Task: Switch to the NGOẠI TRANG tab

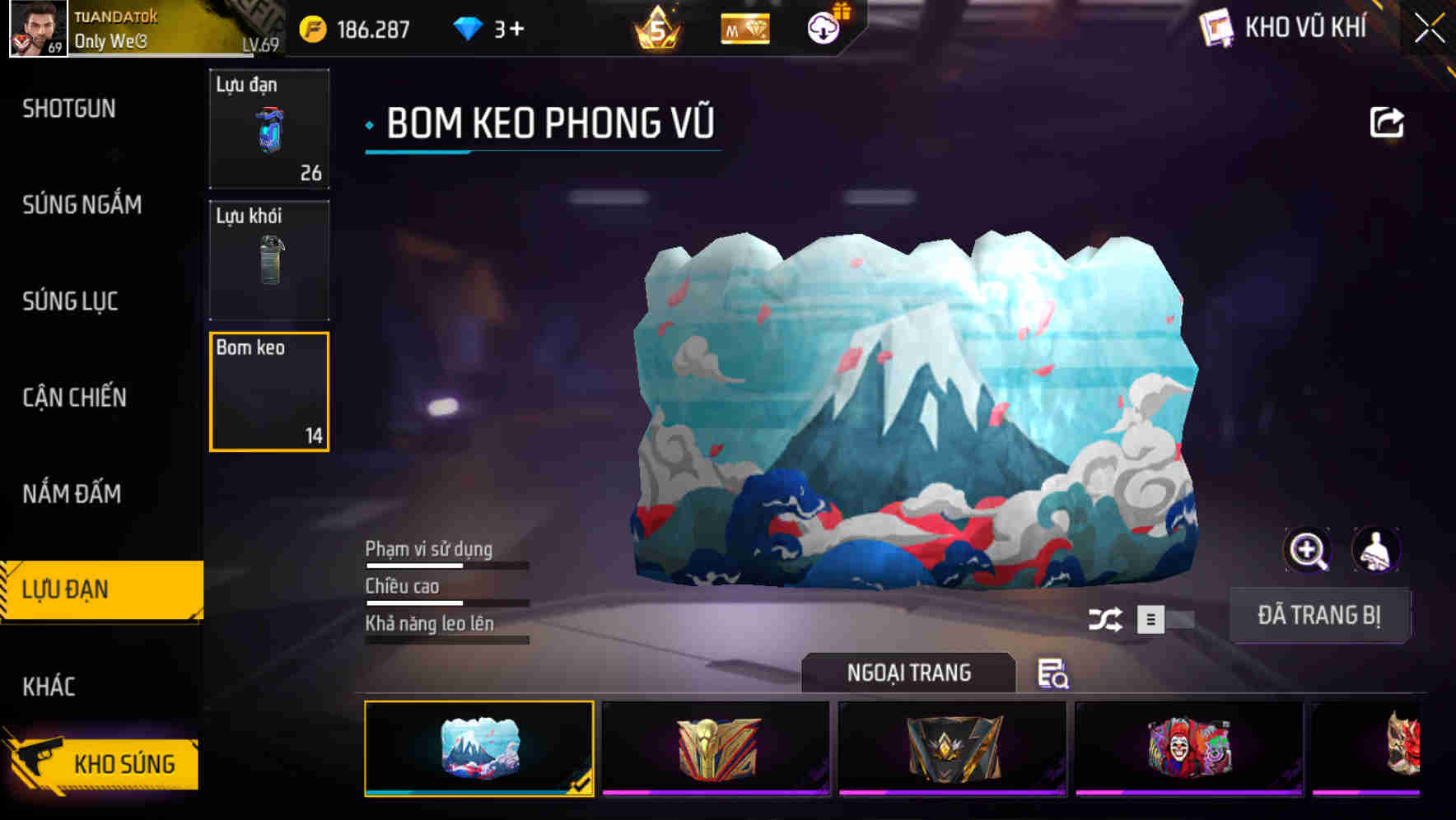Action: (x=909, y=673)
